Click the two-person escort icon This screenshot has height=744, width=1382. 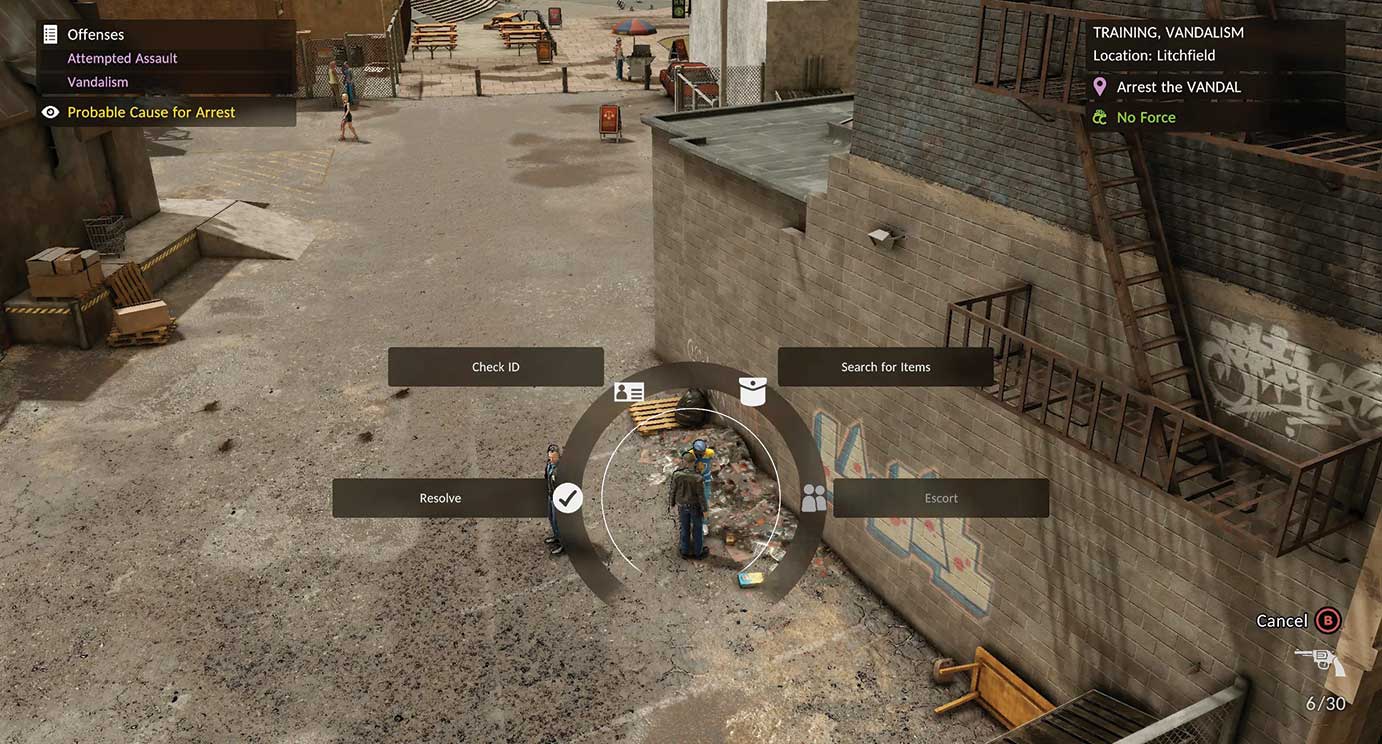(x=814, y=498)
